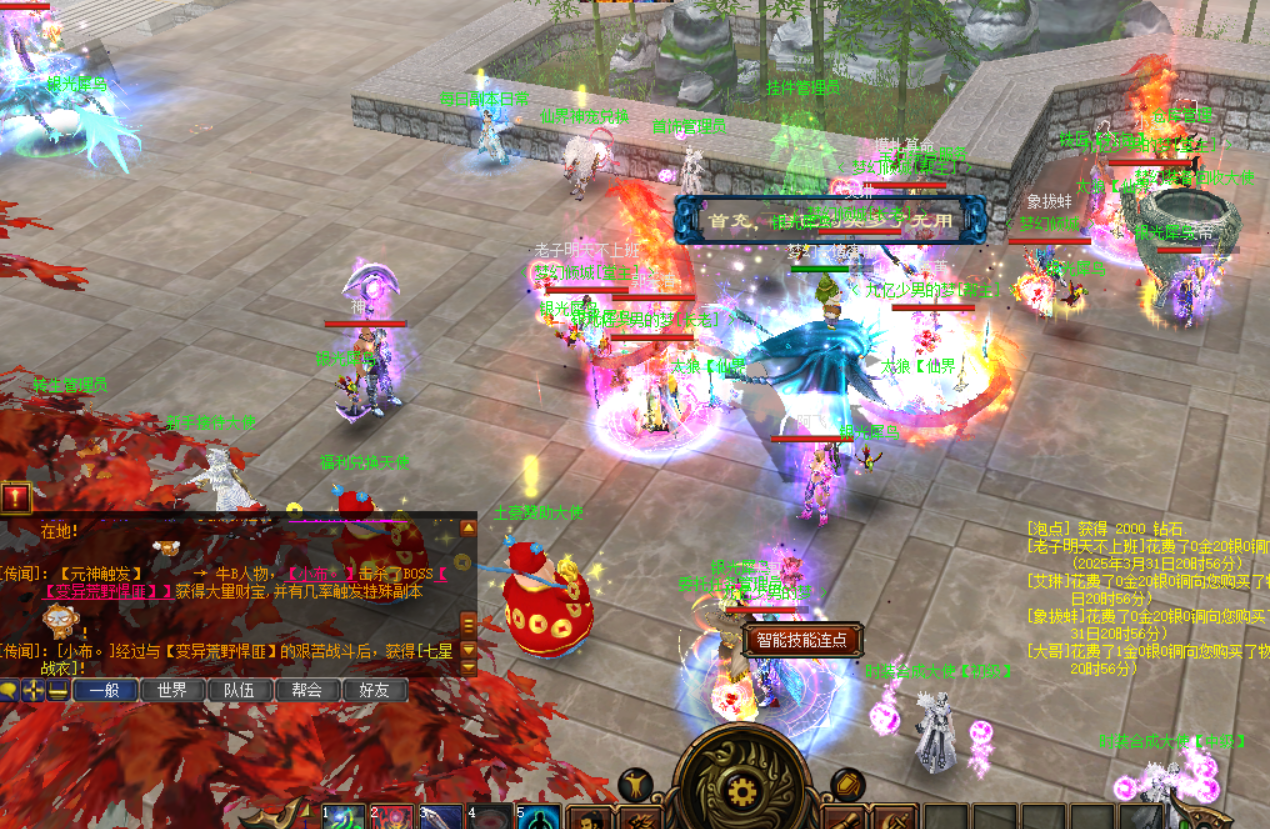The image size is (1270, 829).
Task: Click the yellow speech bubble chat icon
Action: click(9, 689)
